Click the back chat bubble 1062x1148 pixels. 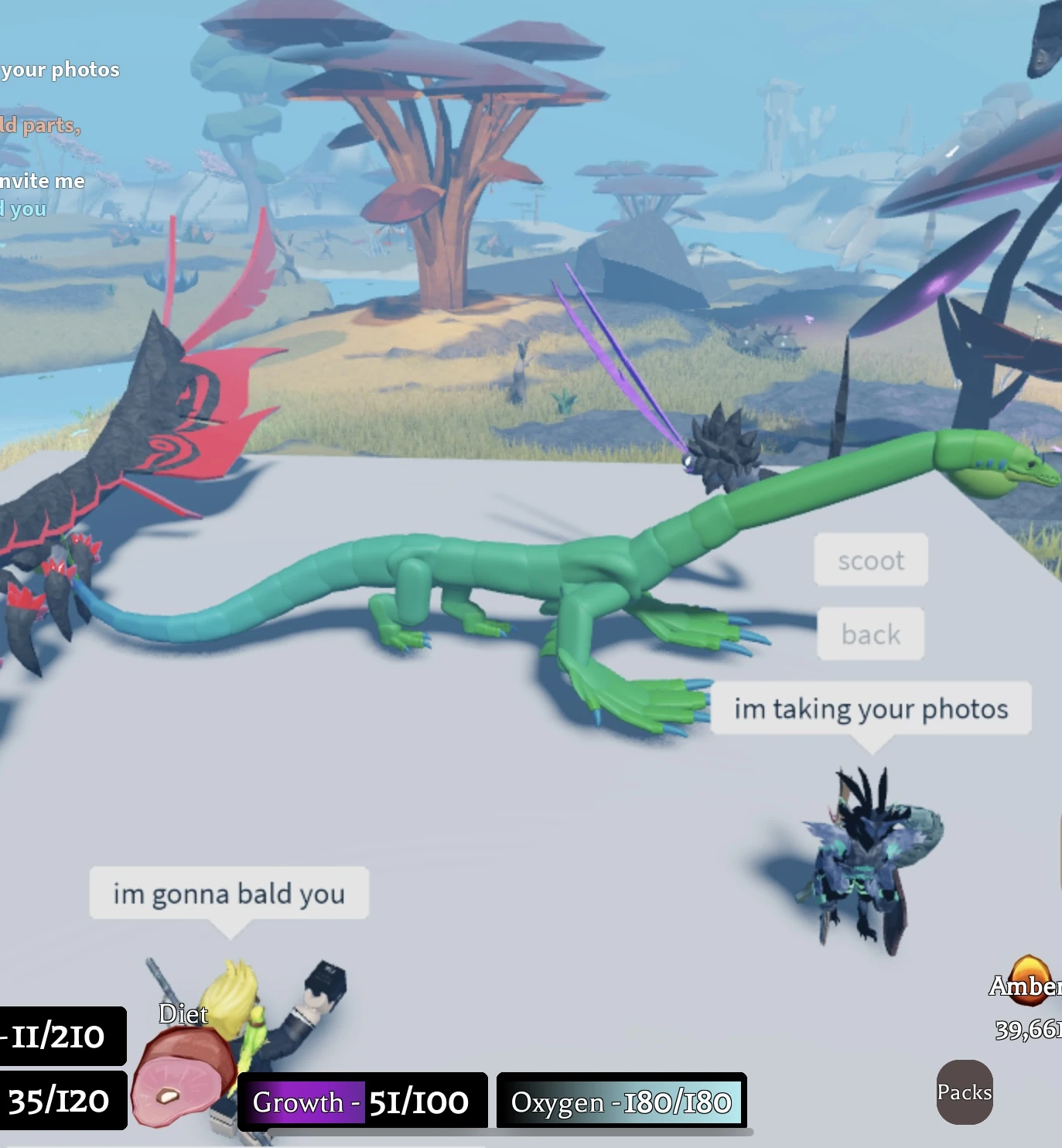(870, 634)
